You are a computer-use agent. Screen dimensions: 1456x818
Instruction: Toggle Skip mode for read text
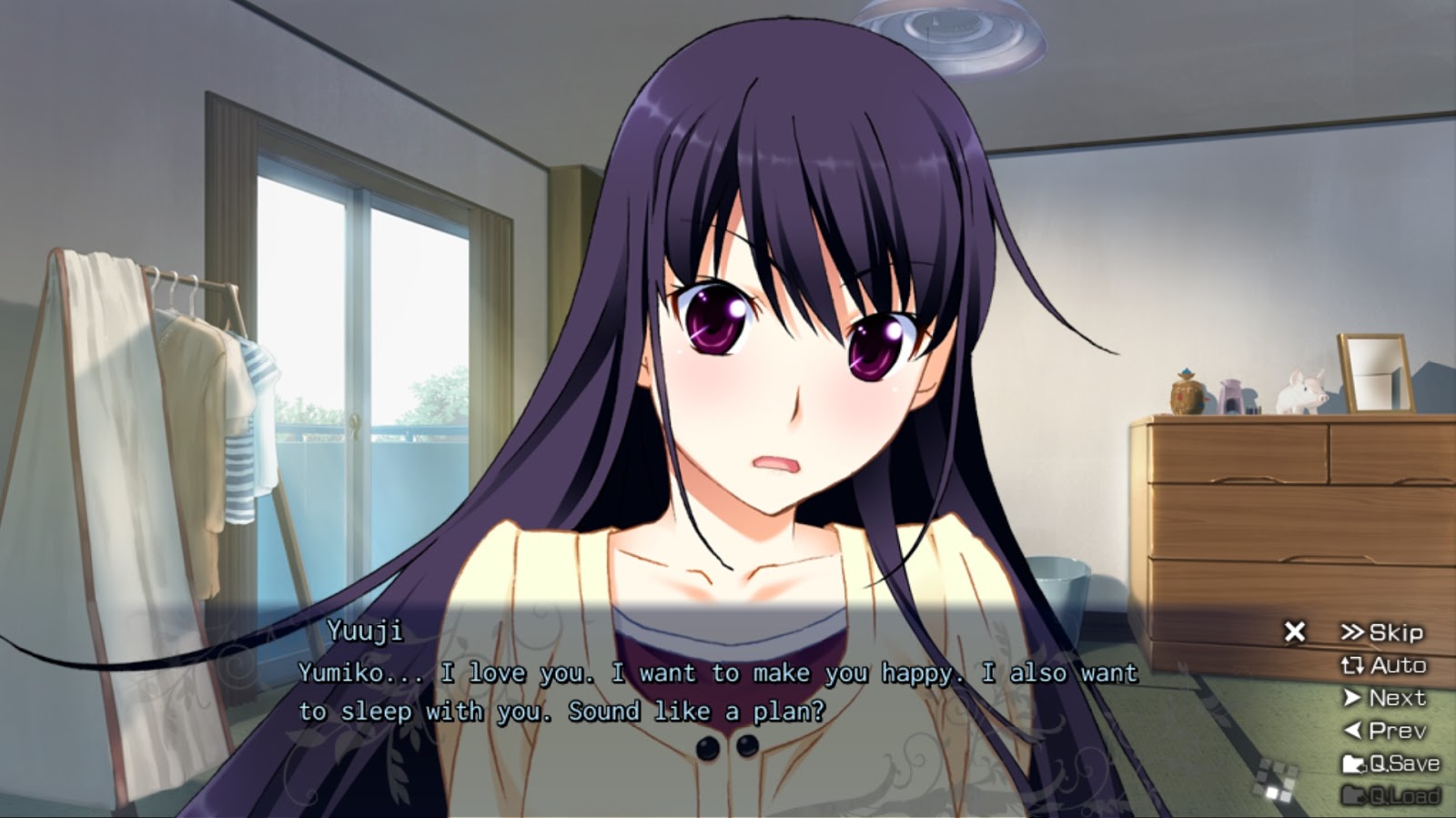(1397, 633)
